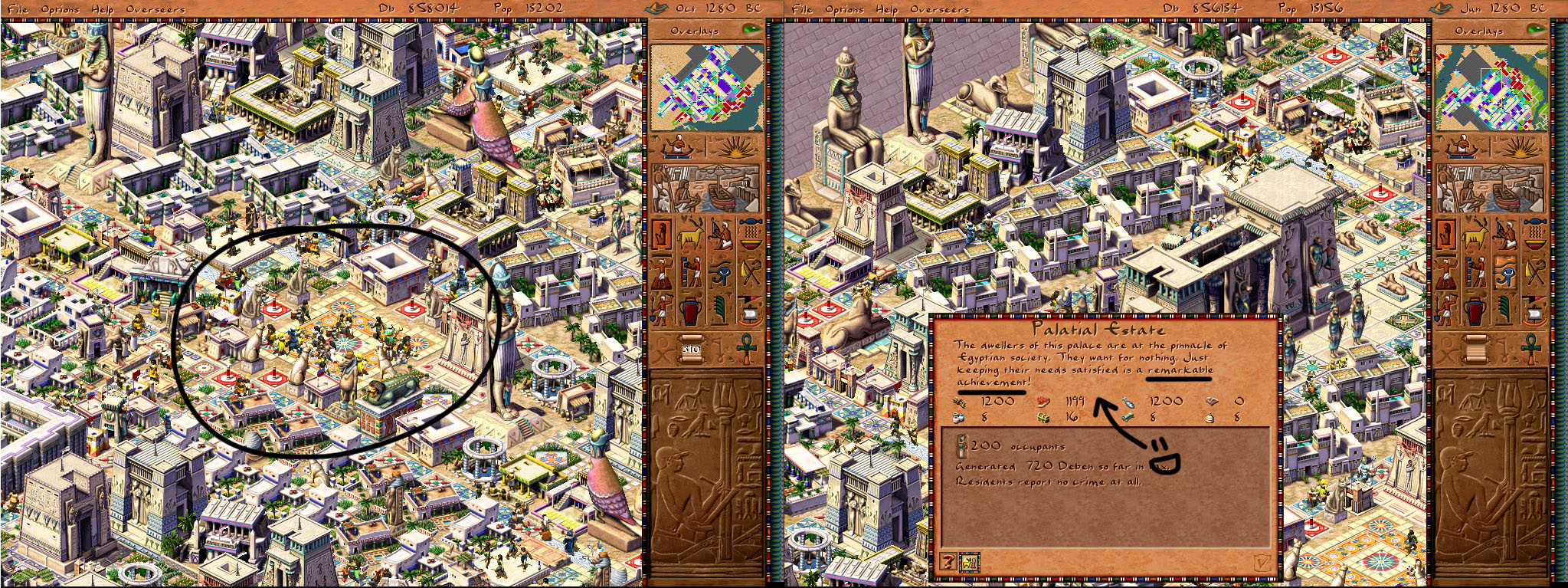Screen dimensions: 1568x588
Task: Click the building thumbnail beside the help button
Action: click(970, 562)
